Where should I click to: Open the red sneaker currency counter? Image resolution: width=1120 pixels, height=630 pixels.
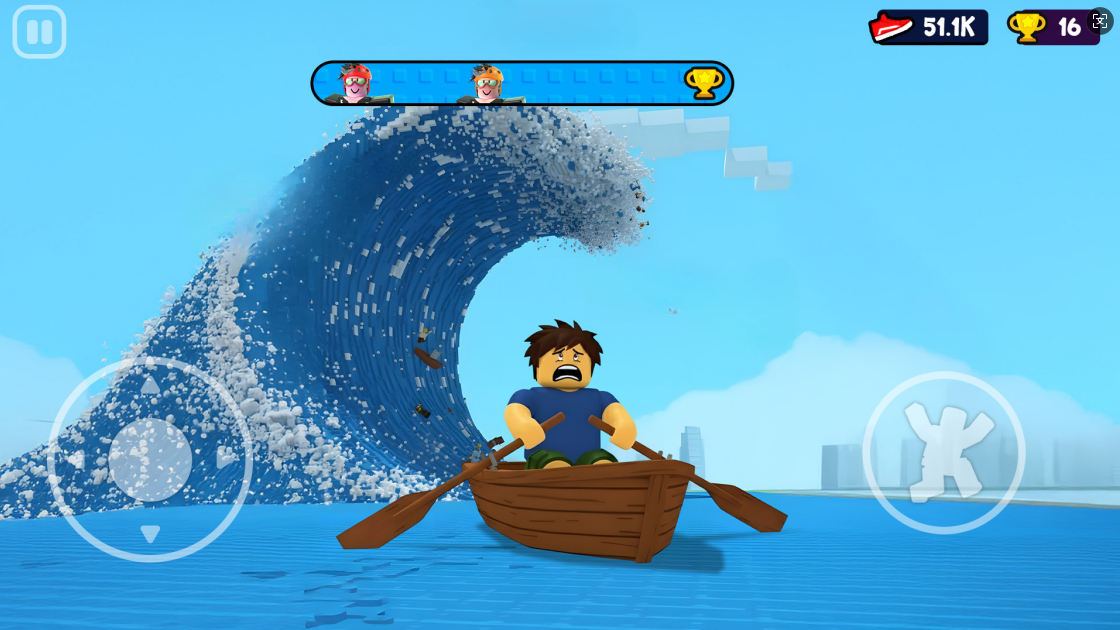coord(928,28)
